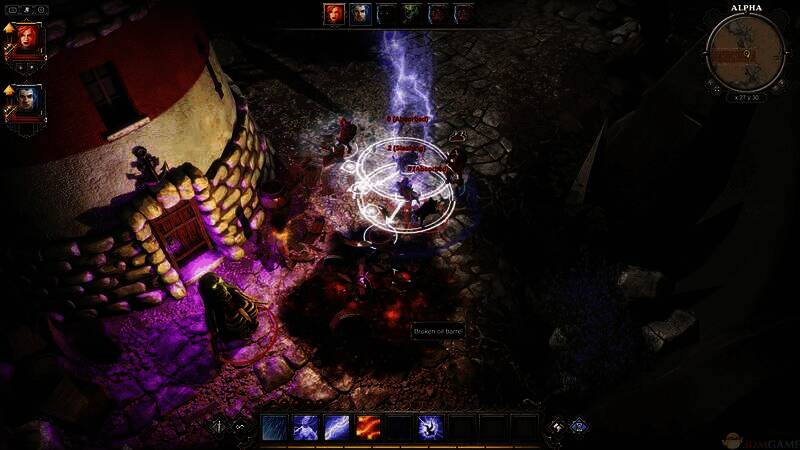Cast the lightning bolt skill

[x=337, y=428]
